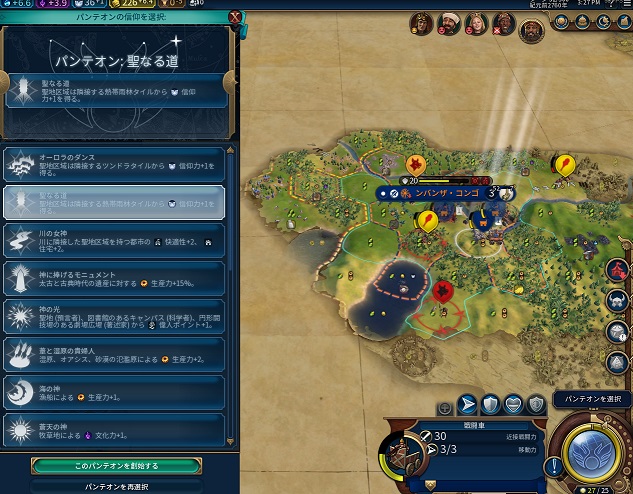Click the パンテオンを再選択 button

coord(116,485)
